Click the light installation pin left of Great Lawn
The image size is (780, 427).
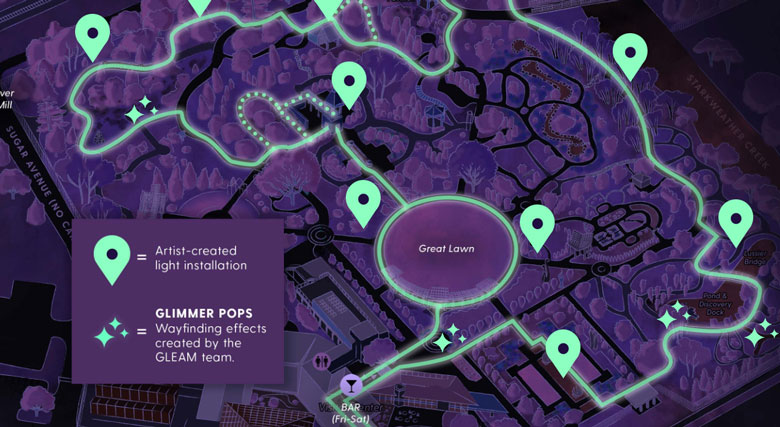pos(362,201)
